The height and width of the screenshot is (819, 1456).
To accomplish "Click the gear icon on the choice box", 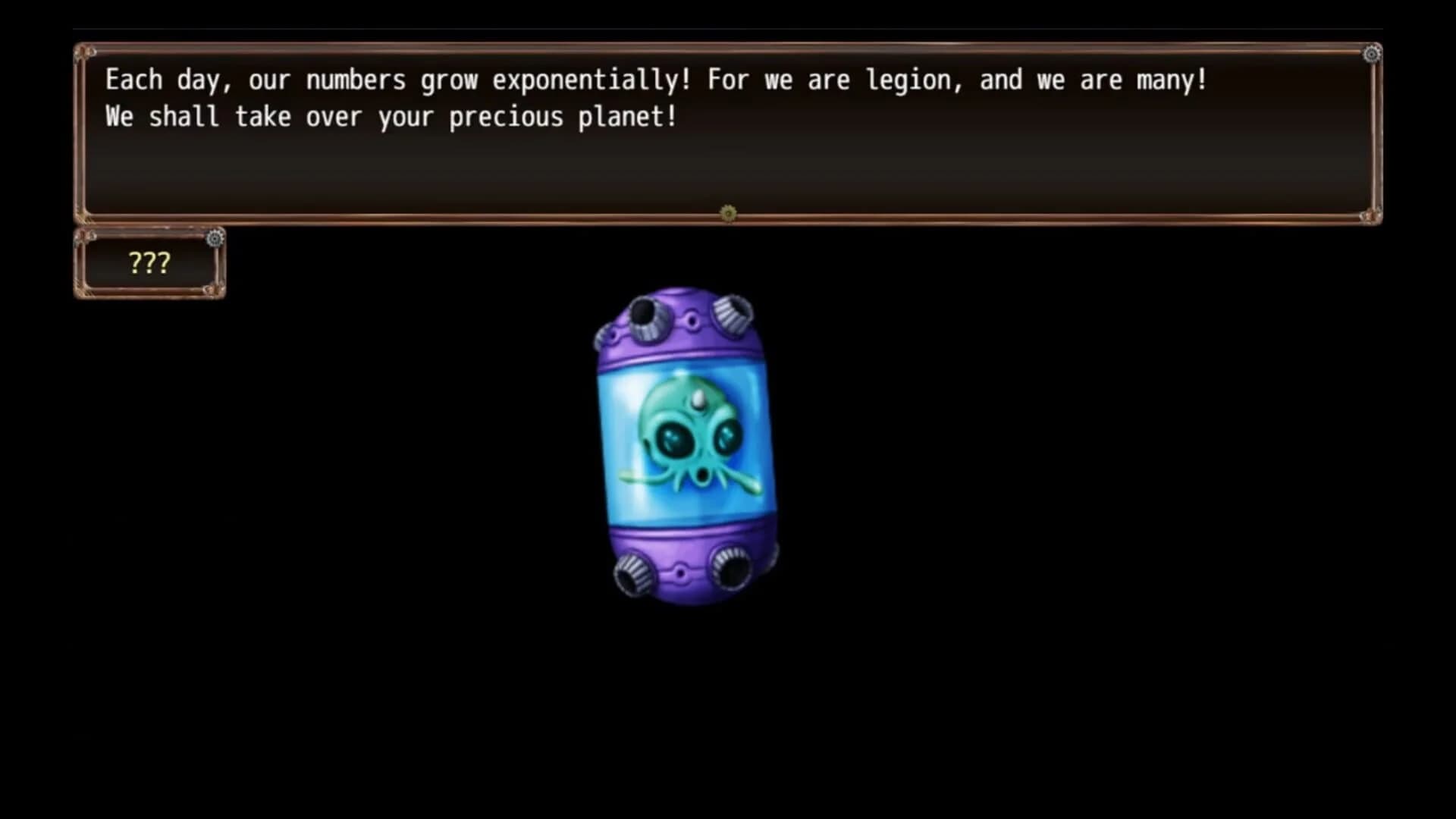I will coord(215,237).
